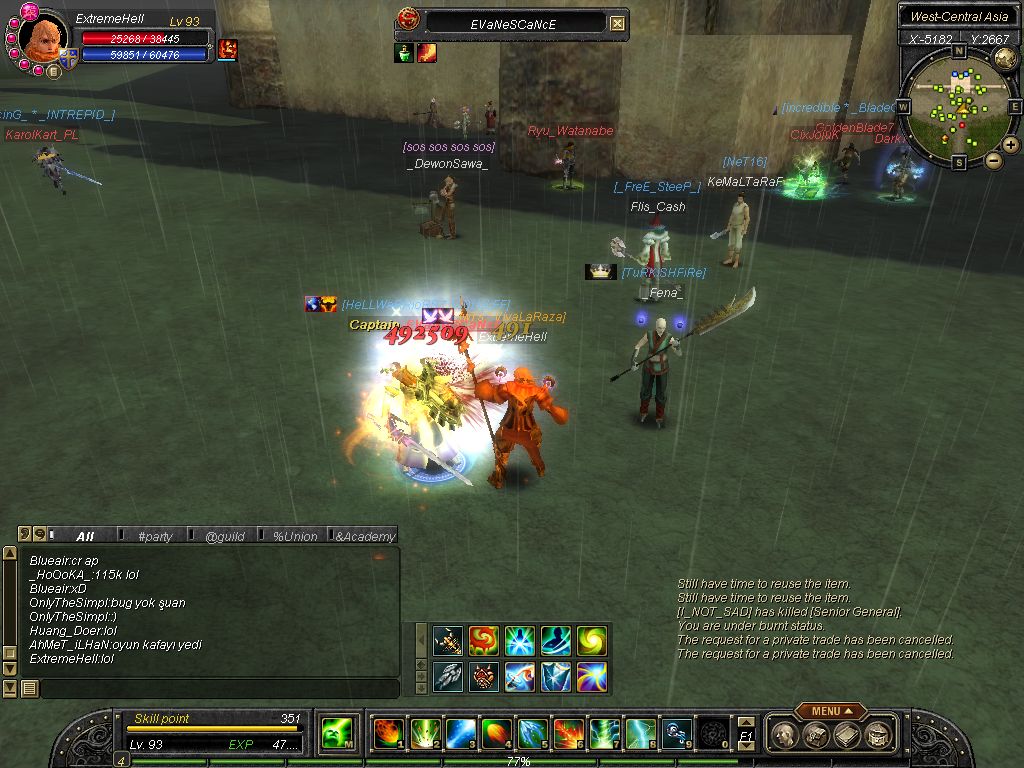The height and width of the screenshot is (768, 1024).
Task: Open the &Academy chat tab
Action: (365, 536)
